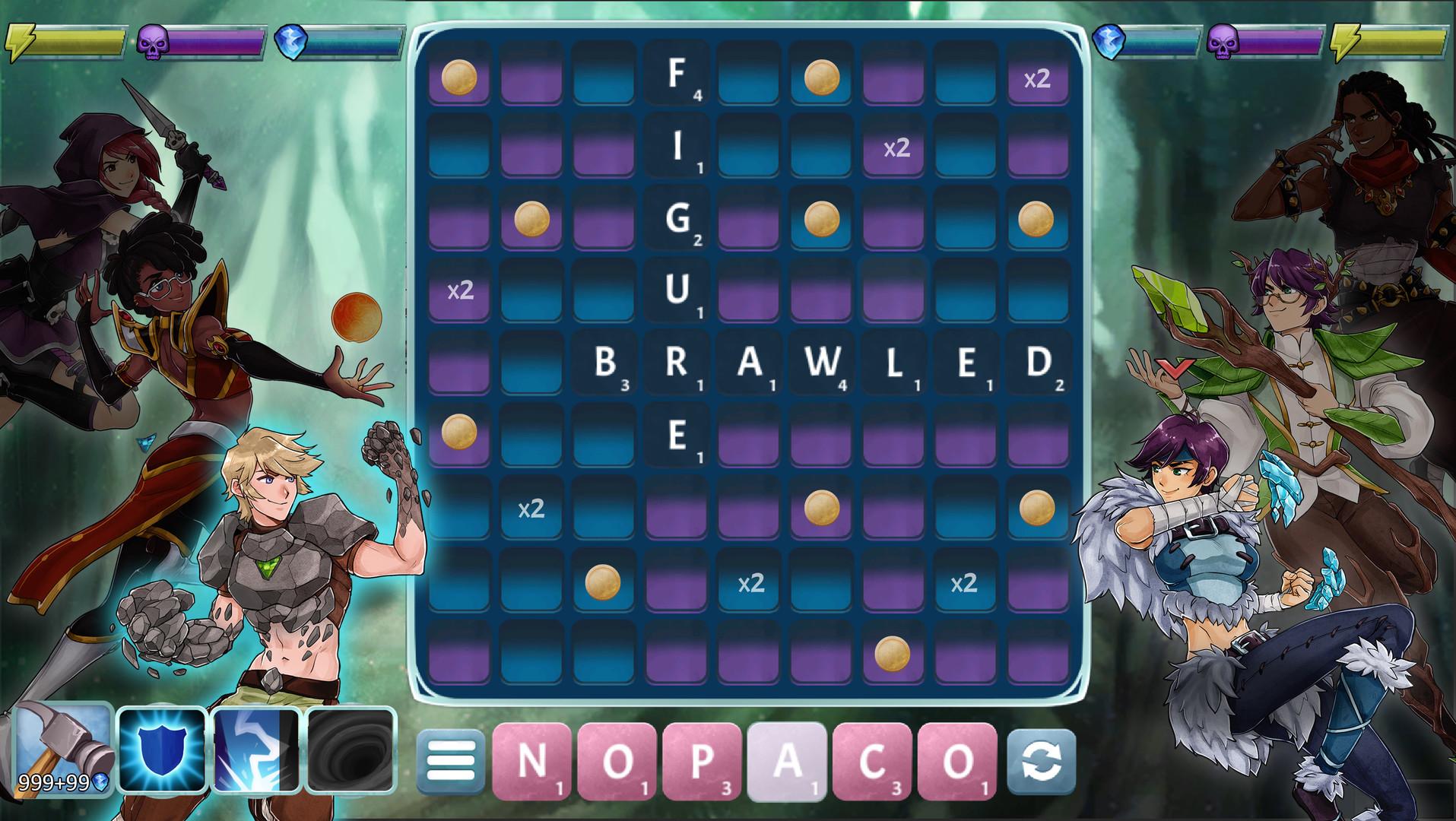1456x821 pixels.
Task: Select the hammer spell
Action: [59, 747]
